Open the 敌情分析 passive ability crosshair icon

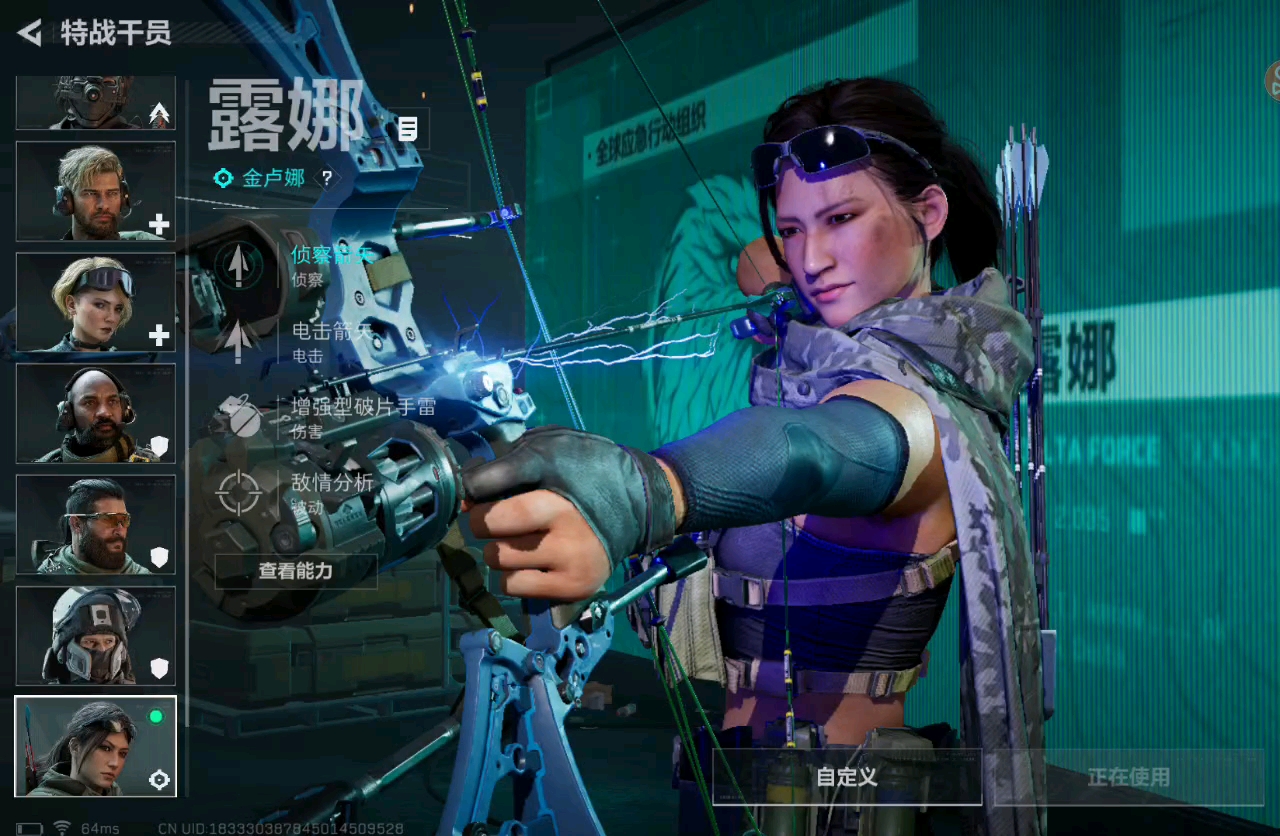tap(237, 493)
